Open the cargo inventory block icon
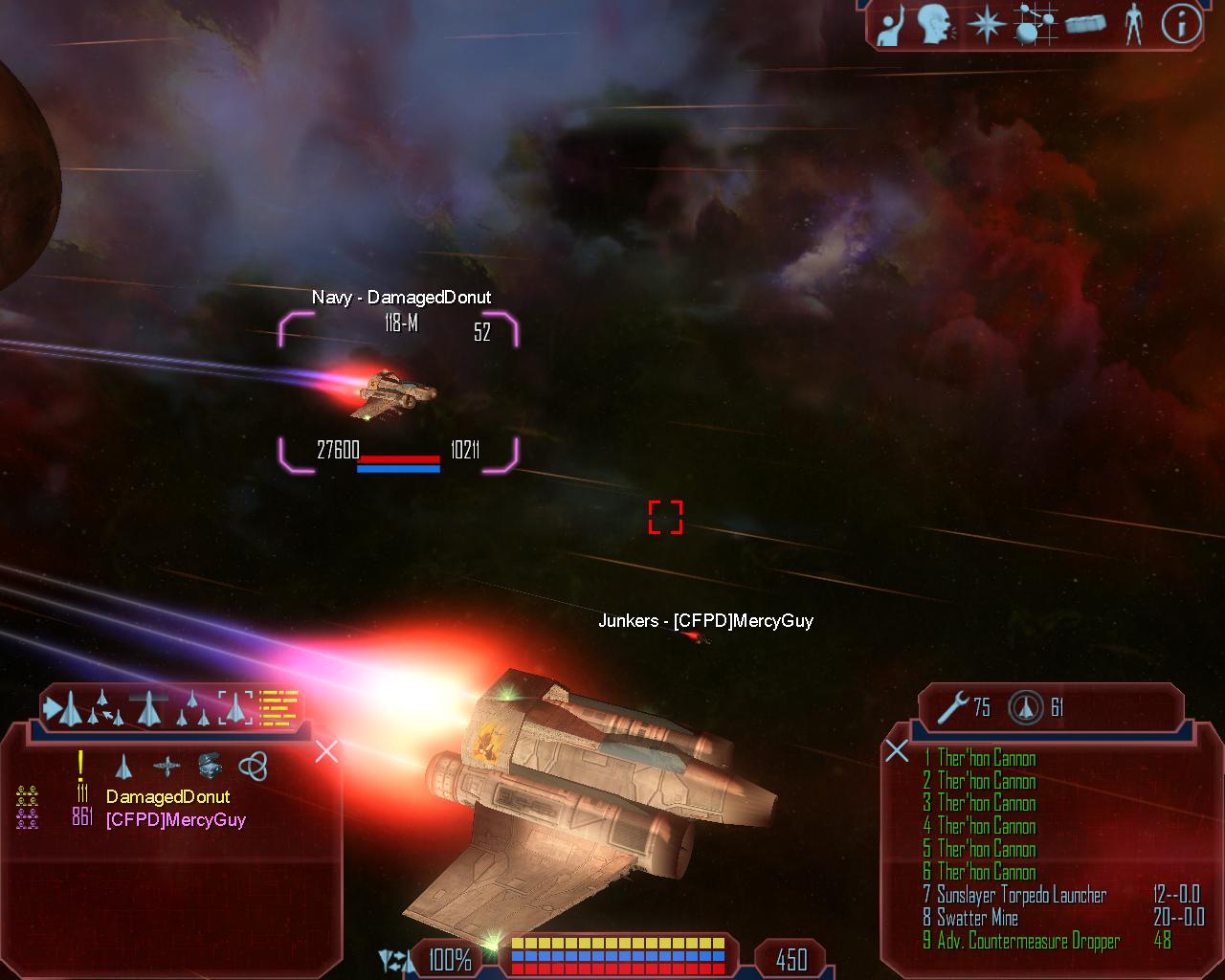This screenshot has height=980, width=1225. tap(1085, 24)
